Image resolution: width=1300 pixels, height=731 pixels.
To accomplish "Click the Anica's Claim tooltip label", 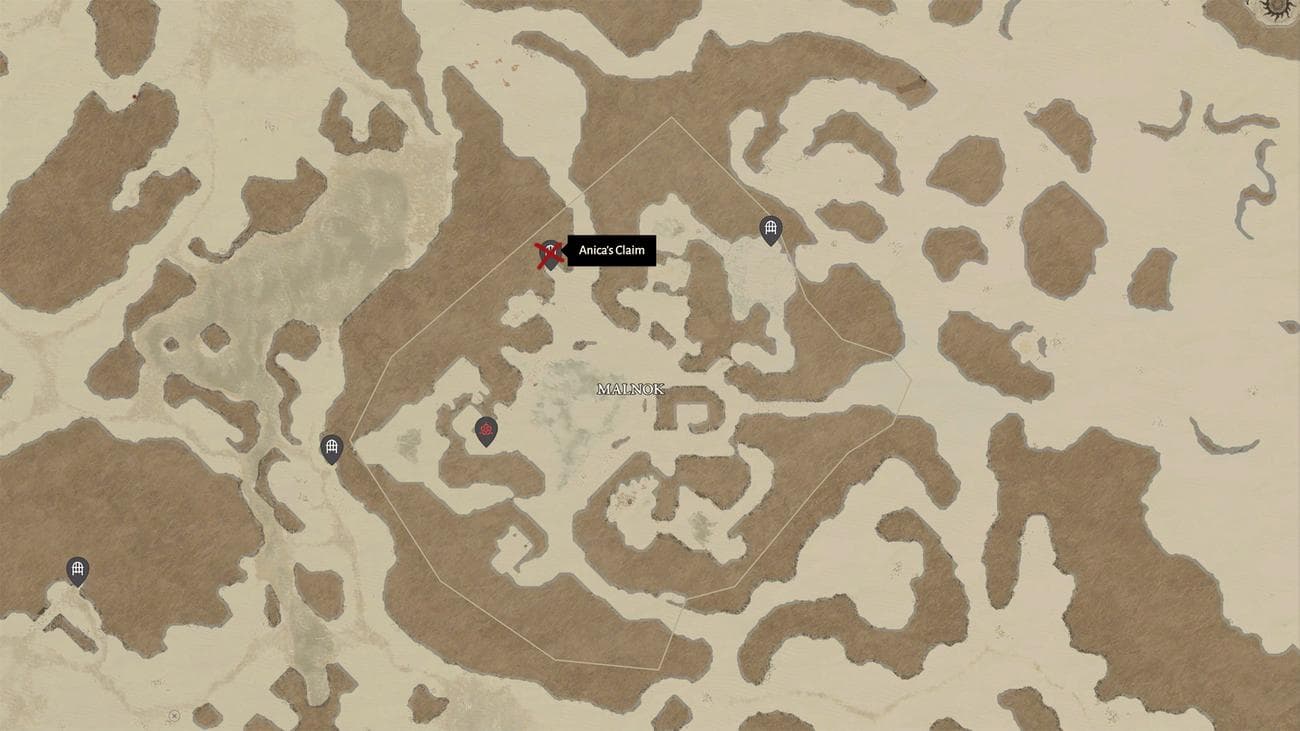I will (611, 251).
